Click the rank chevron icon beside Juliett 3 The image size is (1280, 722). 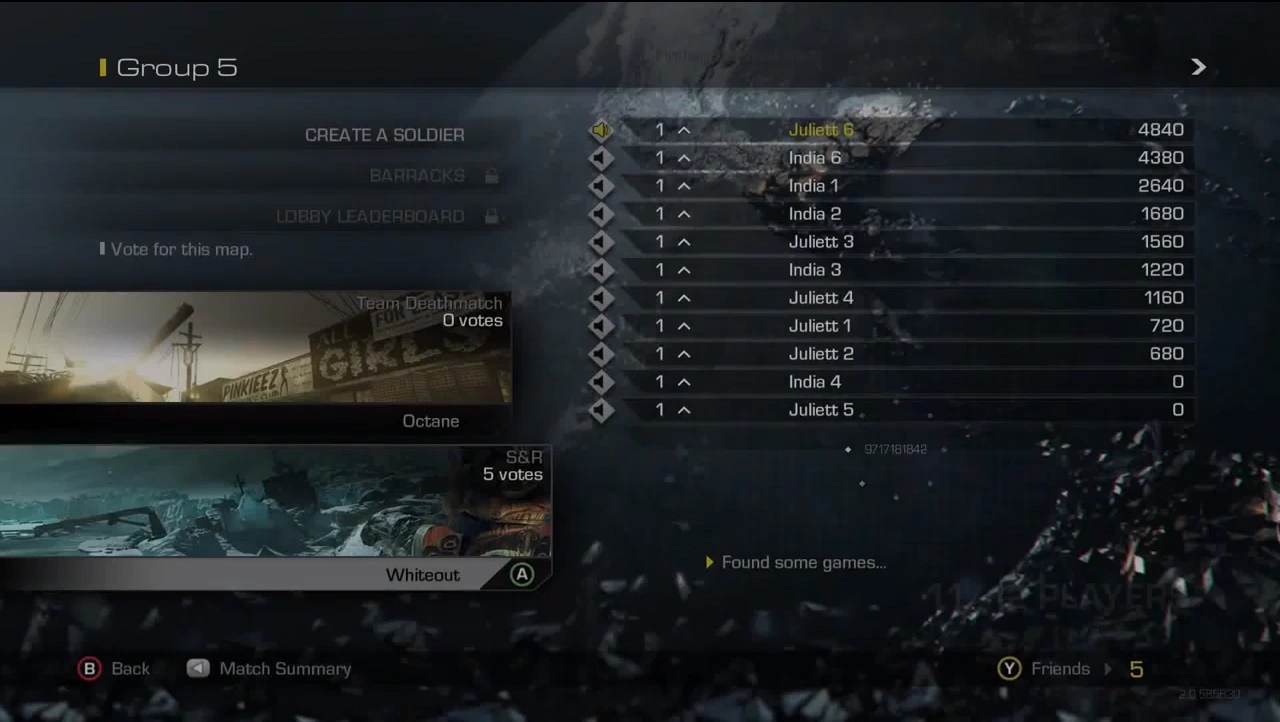point(684,241)
